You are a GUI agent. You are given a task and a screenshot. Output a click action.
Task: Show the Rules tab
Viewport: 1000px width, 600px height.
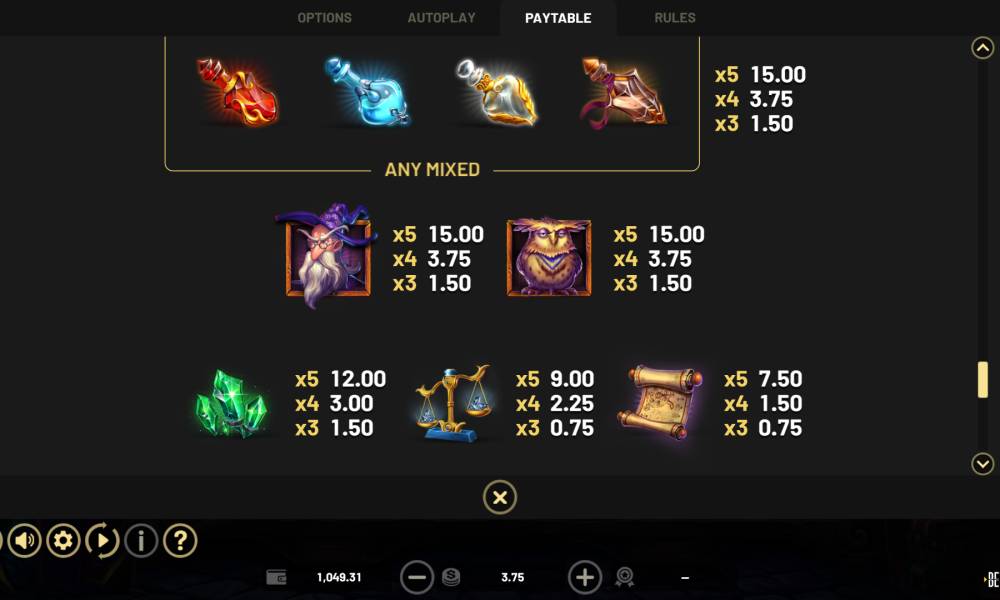click(675, 18)
